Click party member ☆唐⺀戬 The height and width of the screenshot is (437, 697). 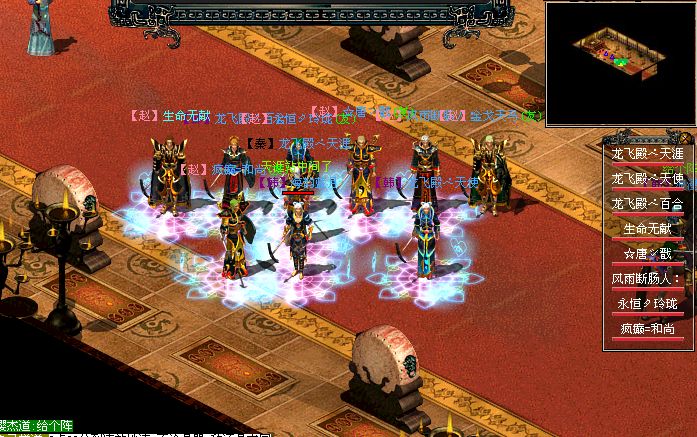(x=647, y=254)
